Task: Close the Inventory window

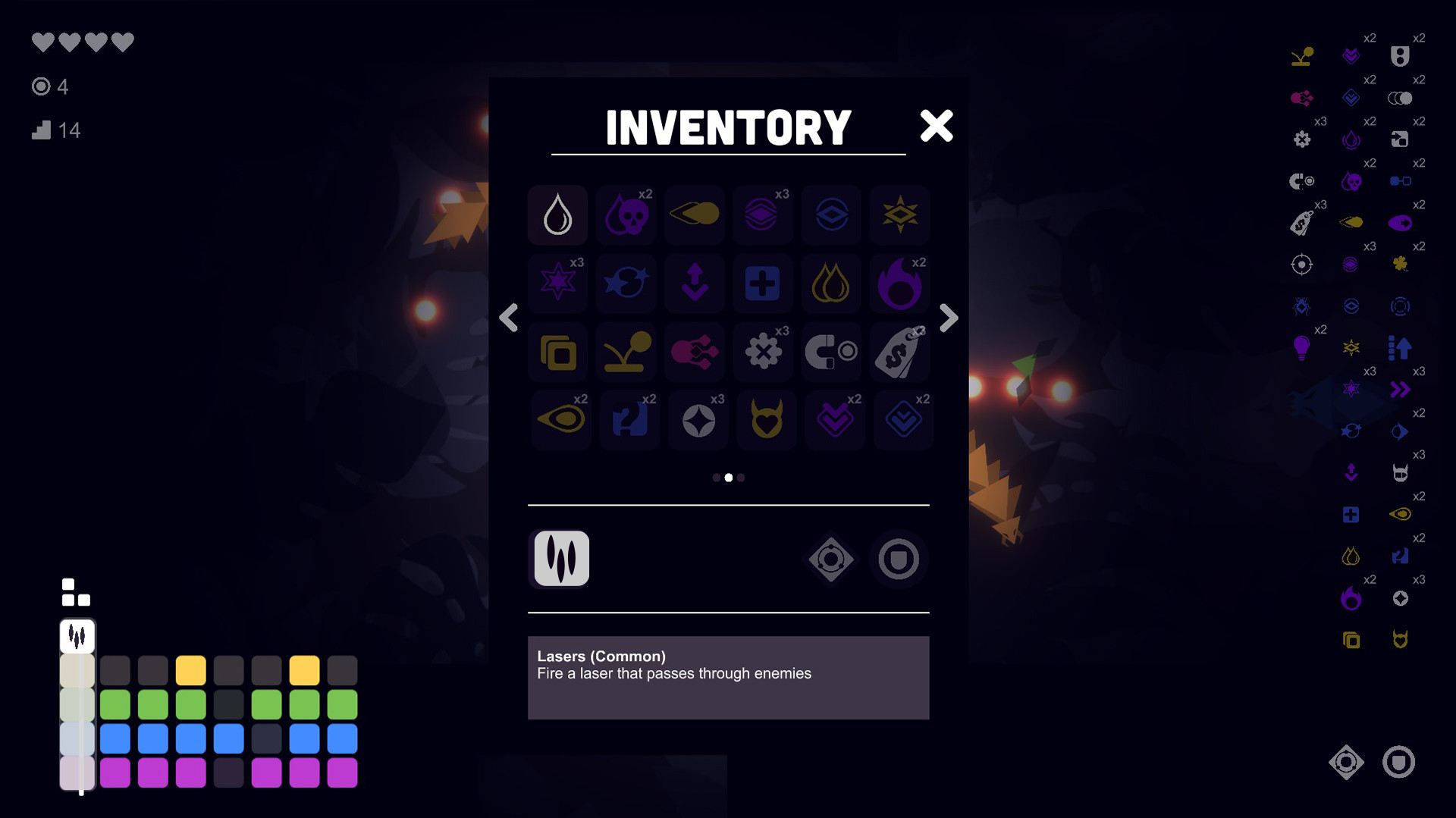Action: click(937, 126)
